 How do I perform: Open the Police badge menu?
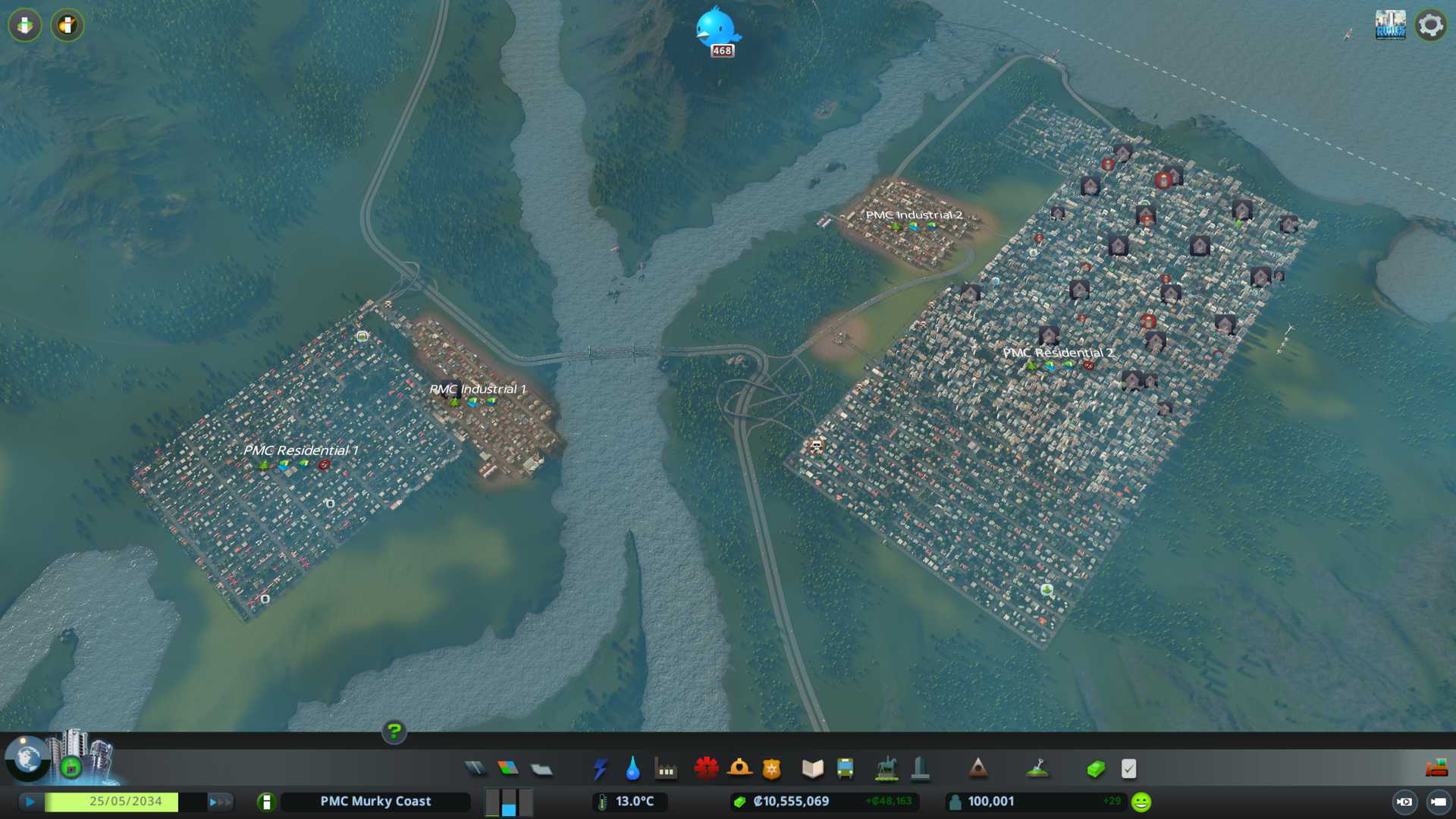(x=772, y=769)
